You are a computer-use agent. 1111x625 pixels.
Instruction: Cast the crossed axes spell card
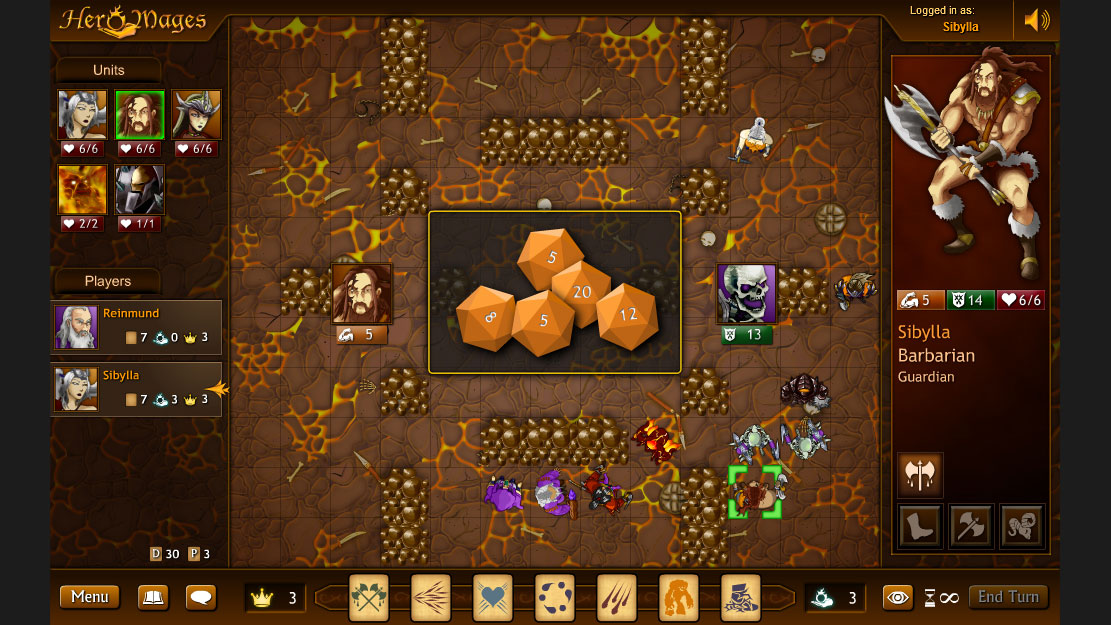369,597
